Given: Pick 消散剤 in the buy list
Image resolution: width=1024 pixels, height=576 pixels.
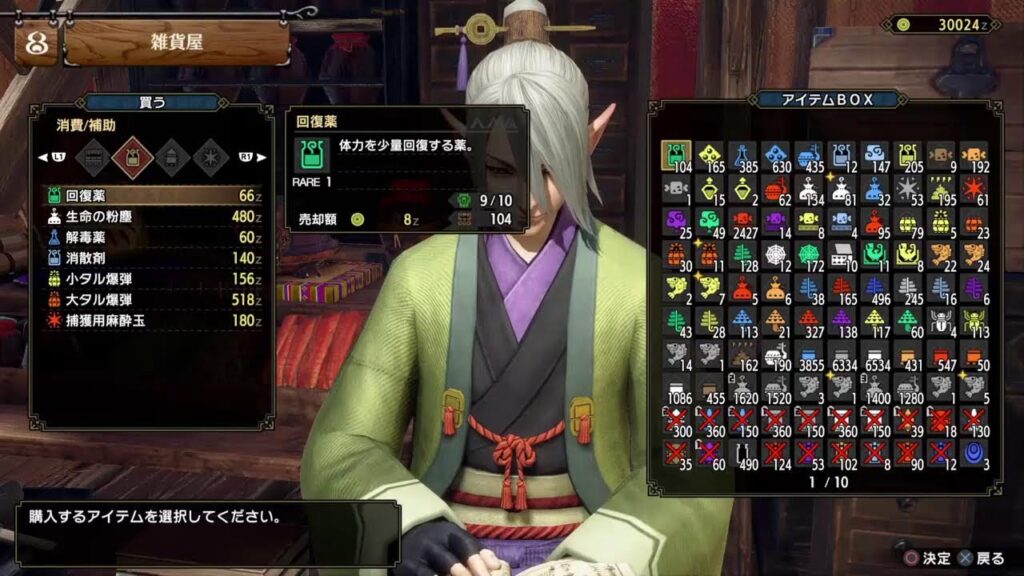Looking at the screenshot, I should (150, 257).
